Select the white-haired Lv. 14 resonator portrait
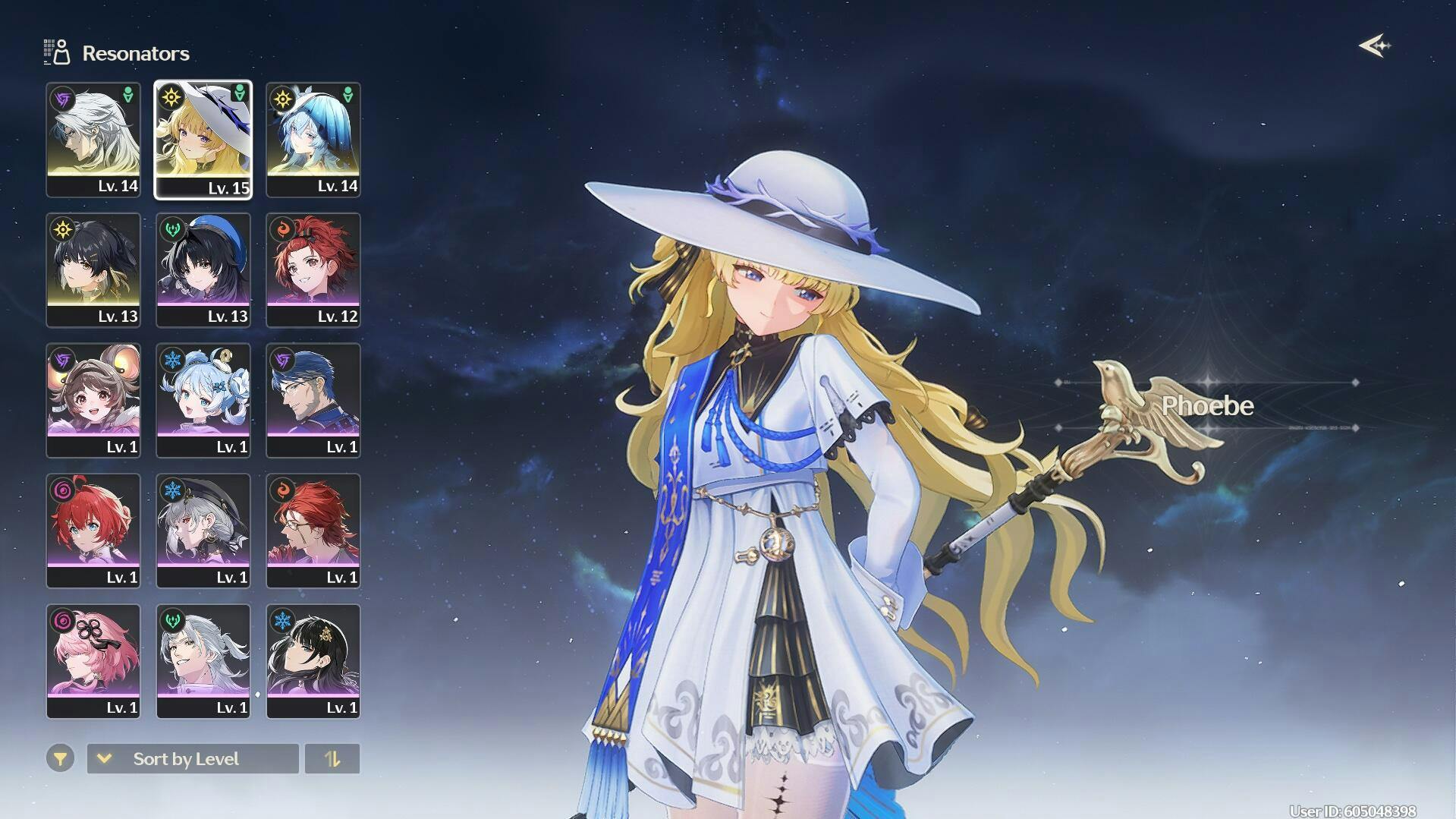Image resolution: width=1456 pixels, height=819 pixels. (x=93, y=140)
